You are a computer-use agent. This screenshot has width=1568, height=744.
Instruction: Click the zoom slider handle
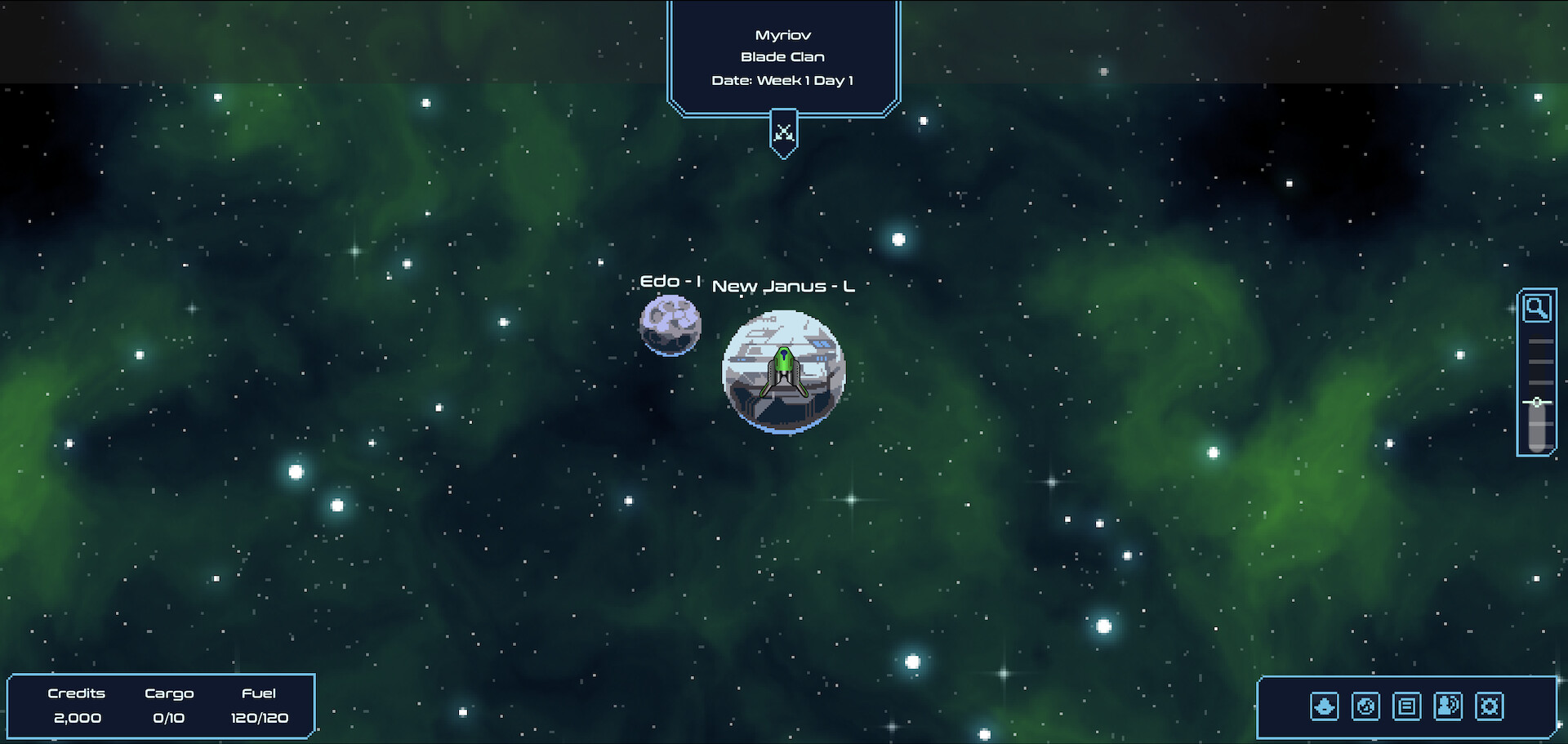pos(1537,402)
